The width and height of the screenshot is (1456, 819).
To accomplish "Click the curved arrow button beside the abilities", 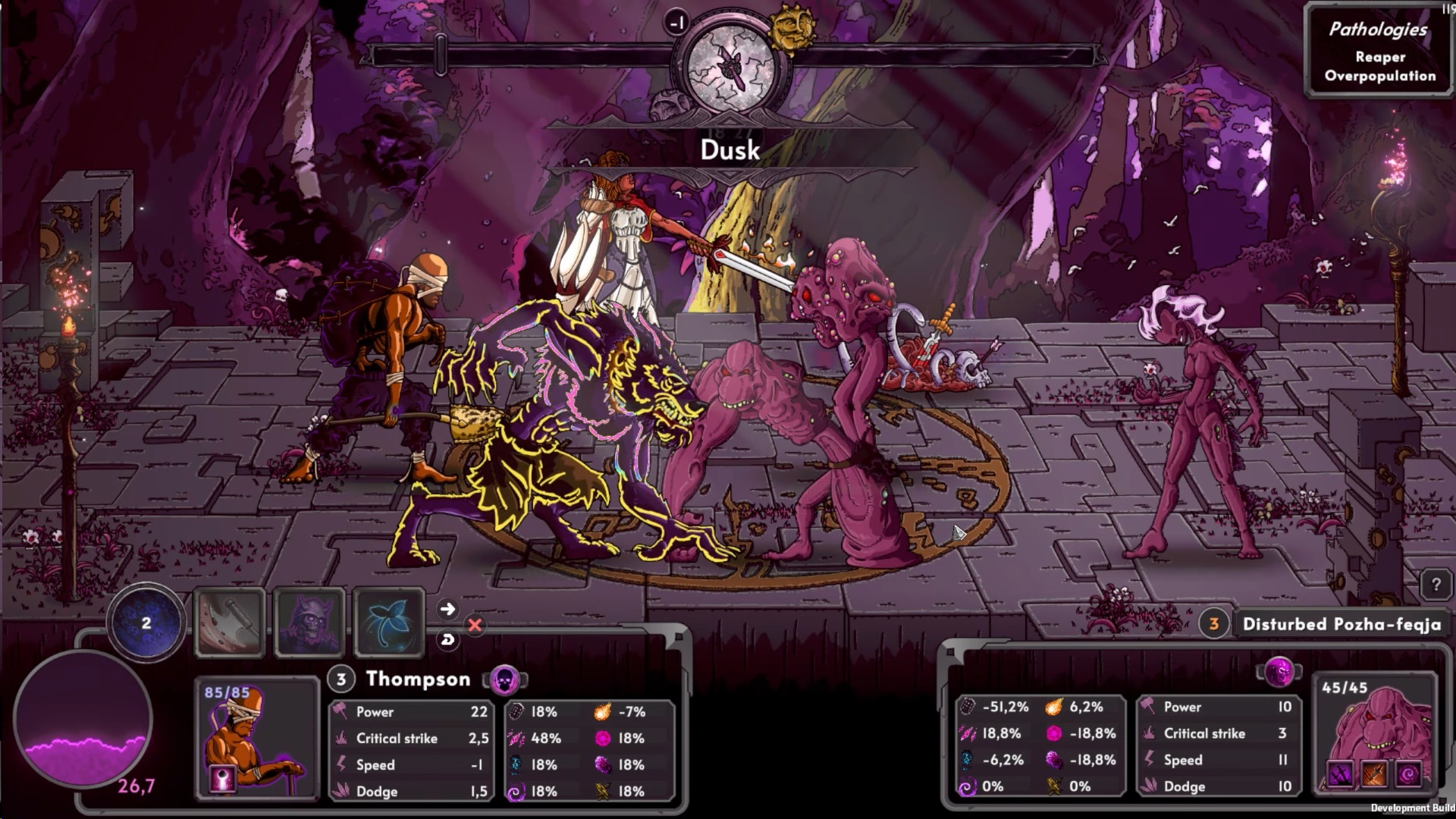I will pyautogui.click(x=447, y=640).
